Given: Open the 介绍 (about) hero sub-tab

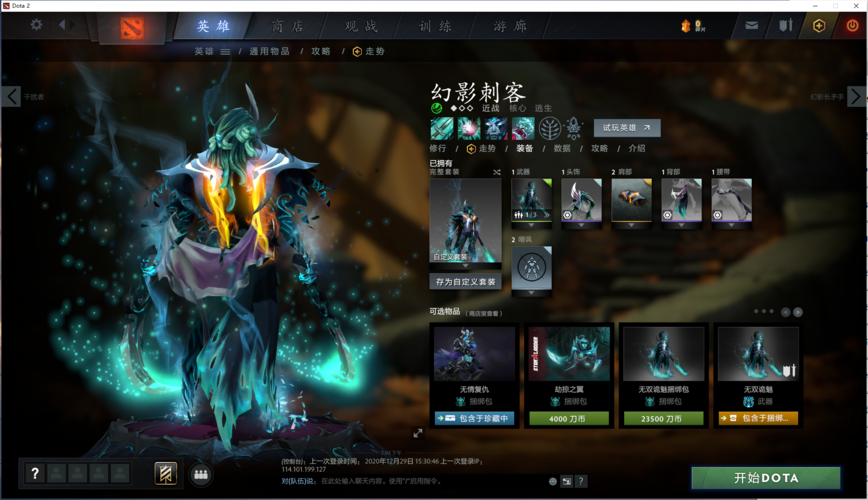Looking at the screenshot, I should (x=637, y=148).
